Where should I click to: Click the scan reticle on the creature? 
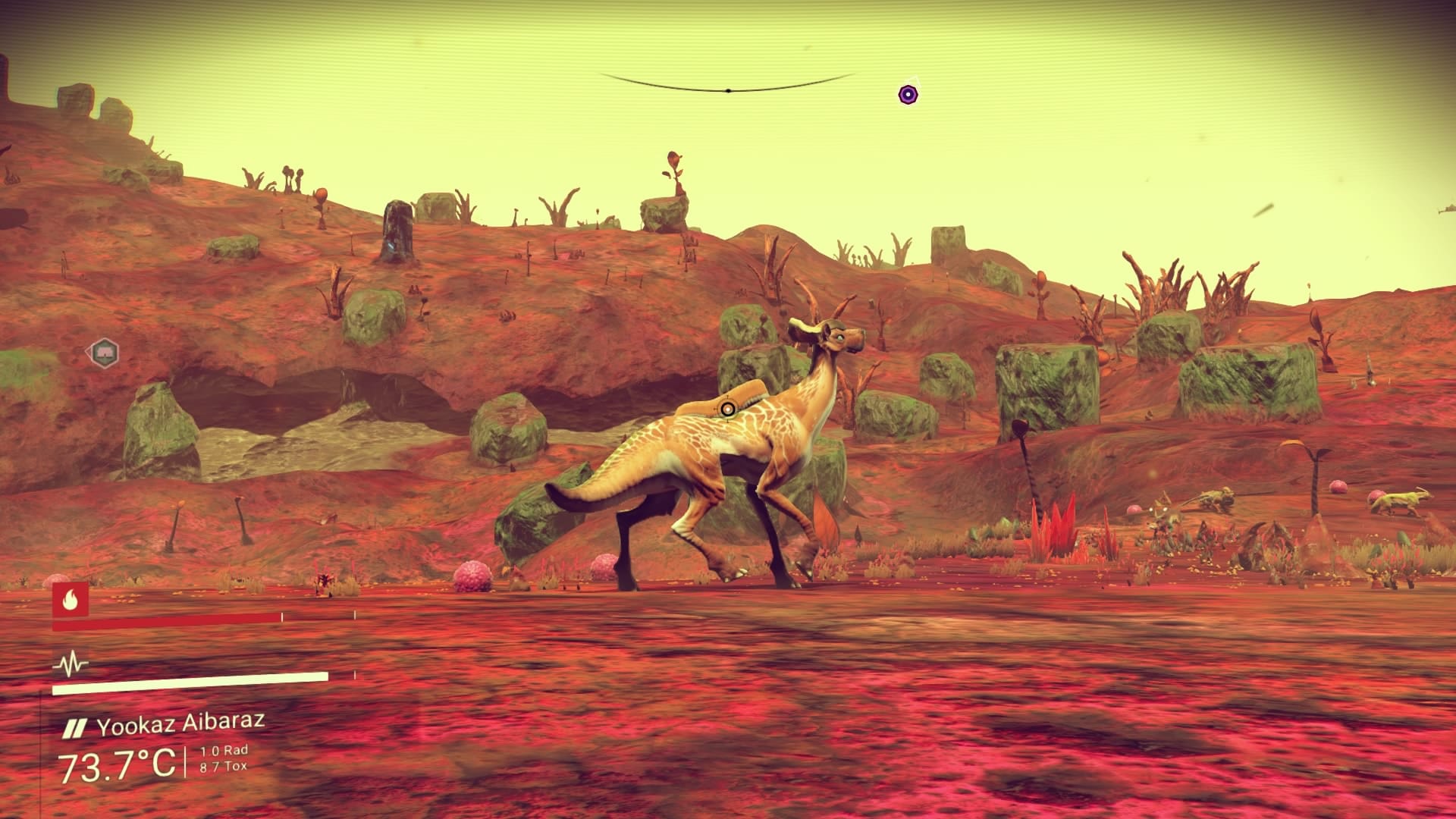click(x=726, y=410)
